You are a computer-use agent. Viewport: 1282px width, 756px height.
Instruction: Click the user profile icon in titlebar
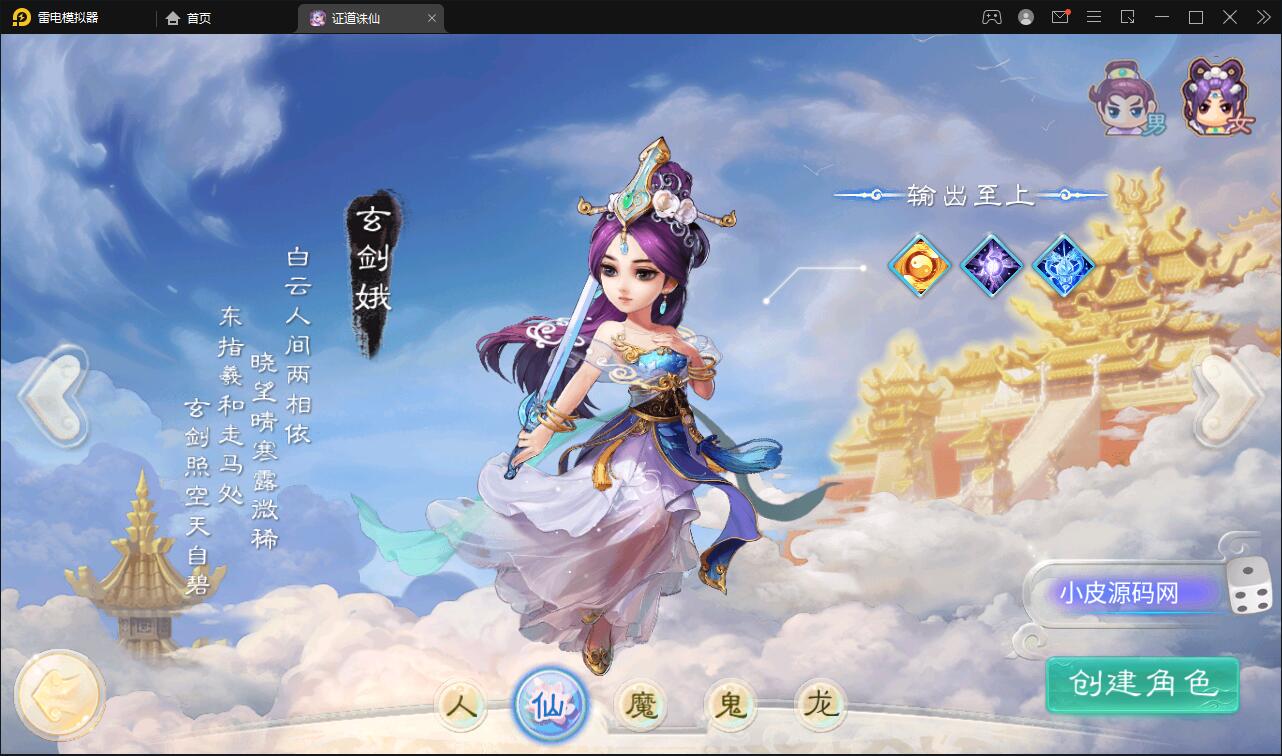tap(1024, 17)
